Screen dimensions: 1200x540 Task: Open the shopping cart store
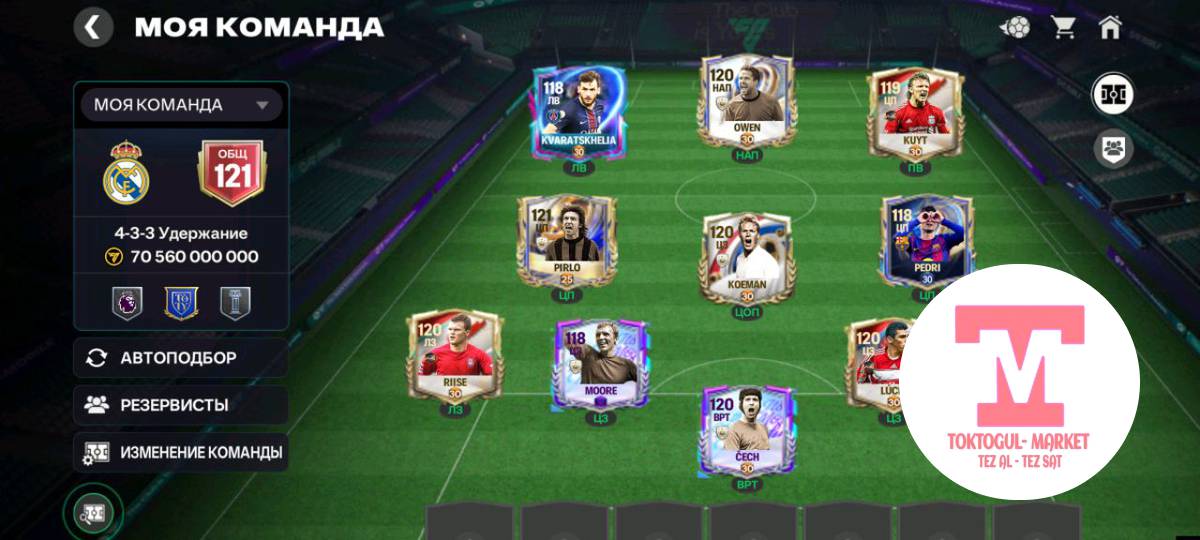(x=1063, y=27)
